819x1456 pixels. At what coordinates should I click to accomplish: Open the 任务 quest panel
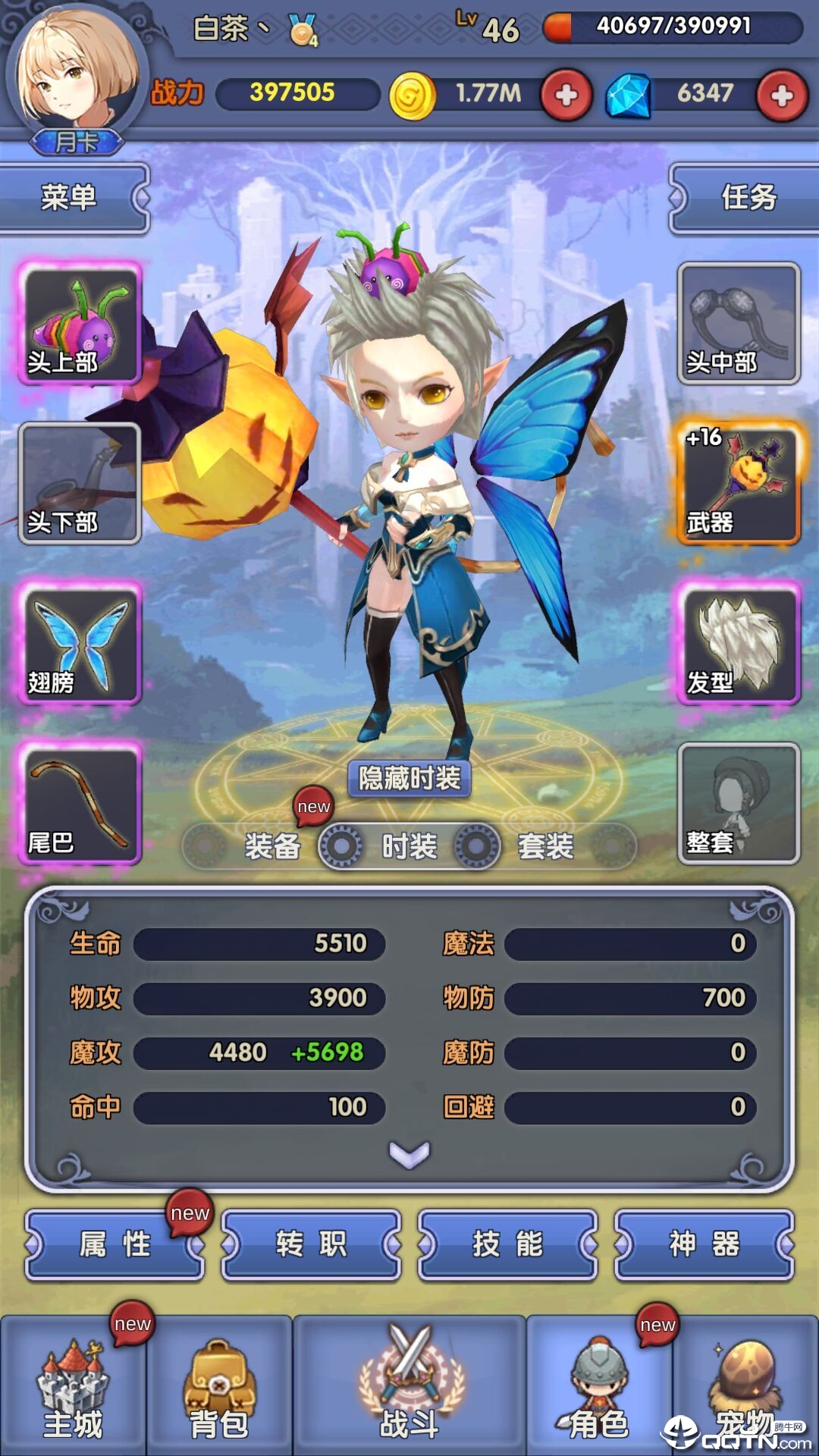pos(748,198)
